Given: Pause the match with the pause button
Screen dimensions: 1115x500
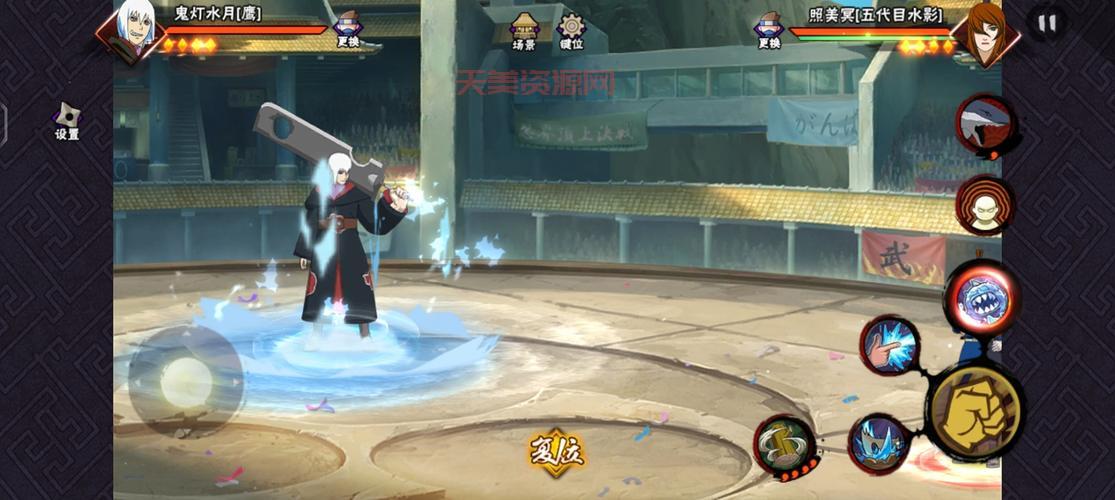Looking at the screenshot, I should (1046, 23).
